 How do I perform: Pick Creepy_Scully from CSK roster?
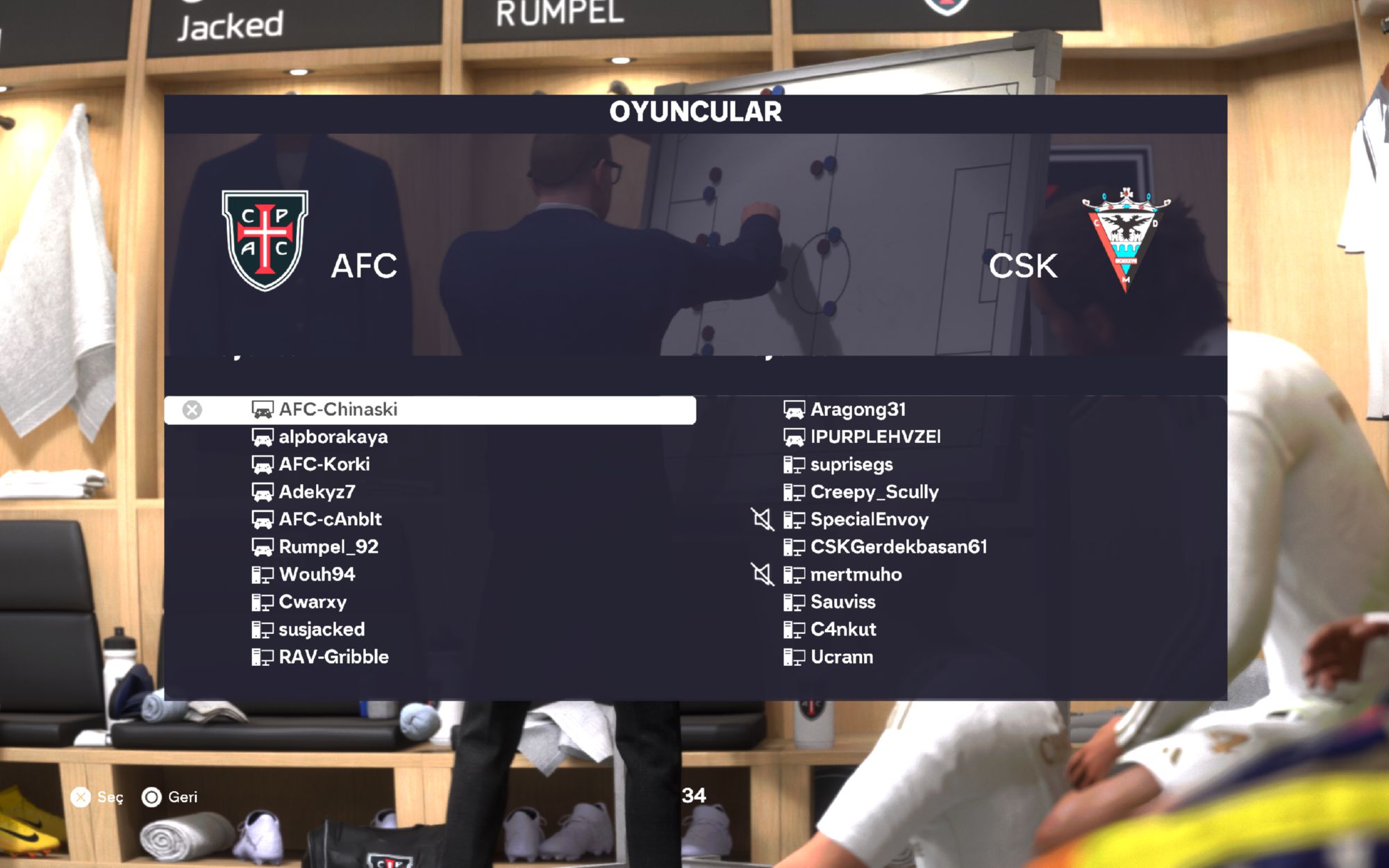coord(874,492)
